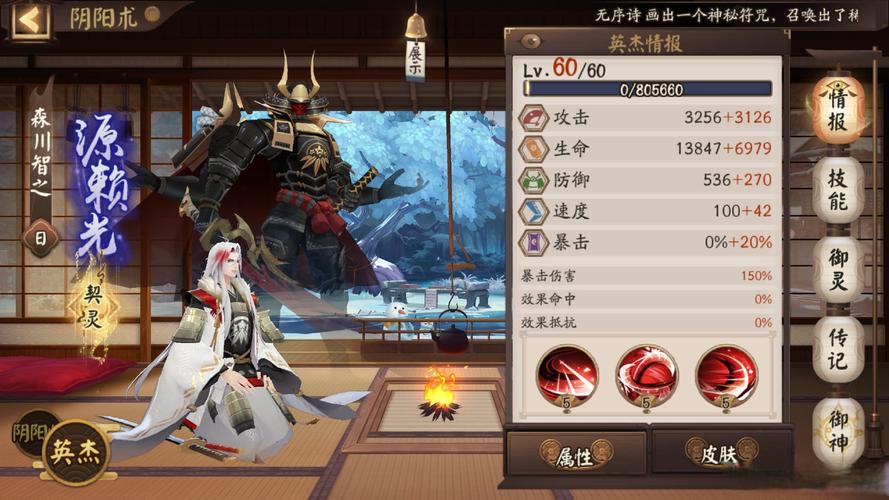Screen dimensions: 889x500
Task: Click the 日 attribute badge
Action: click(40, 239)
